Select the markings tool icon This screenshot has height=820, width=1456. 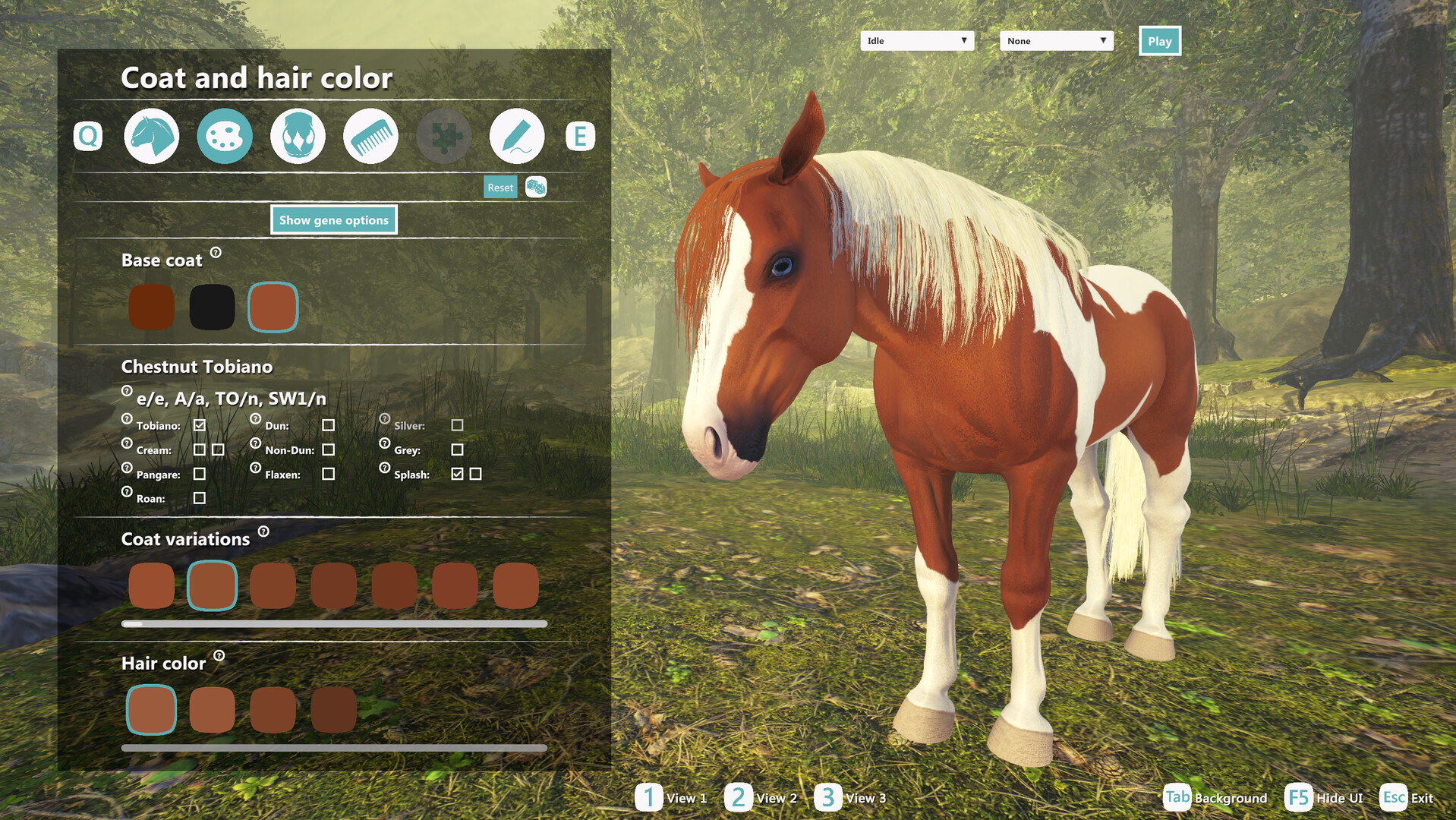298,137
